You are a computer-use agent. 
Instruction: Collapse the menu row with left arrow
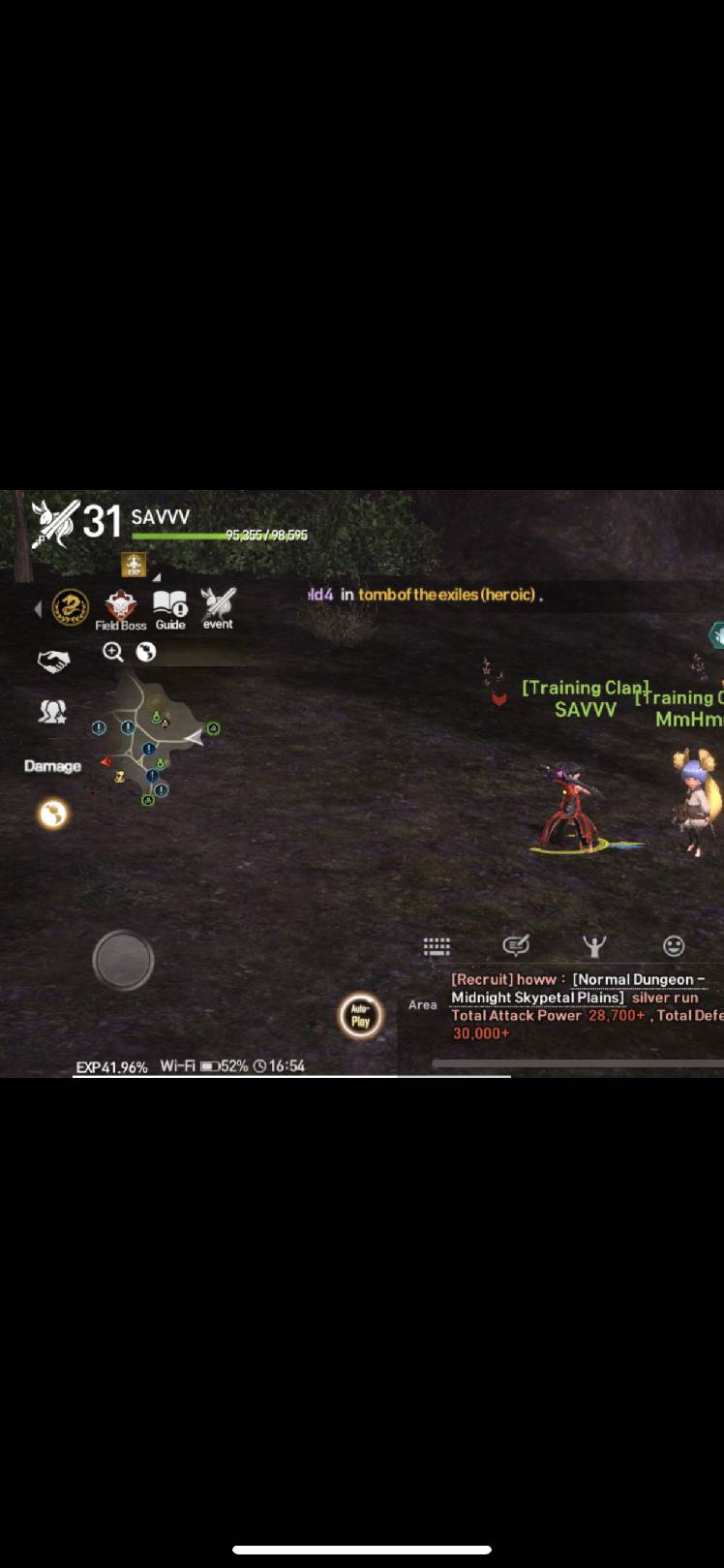pyautogui.click(x=38, y=609)
